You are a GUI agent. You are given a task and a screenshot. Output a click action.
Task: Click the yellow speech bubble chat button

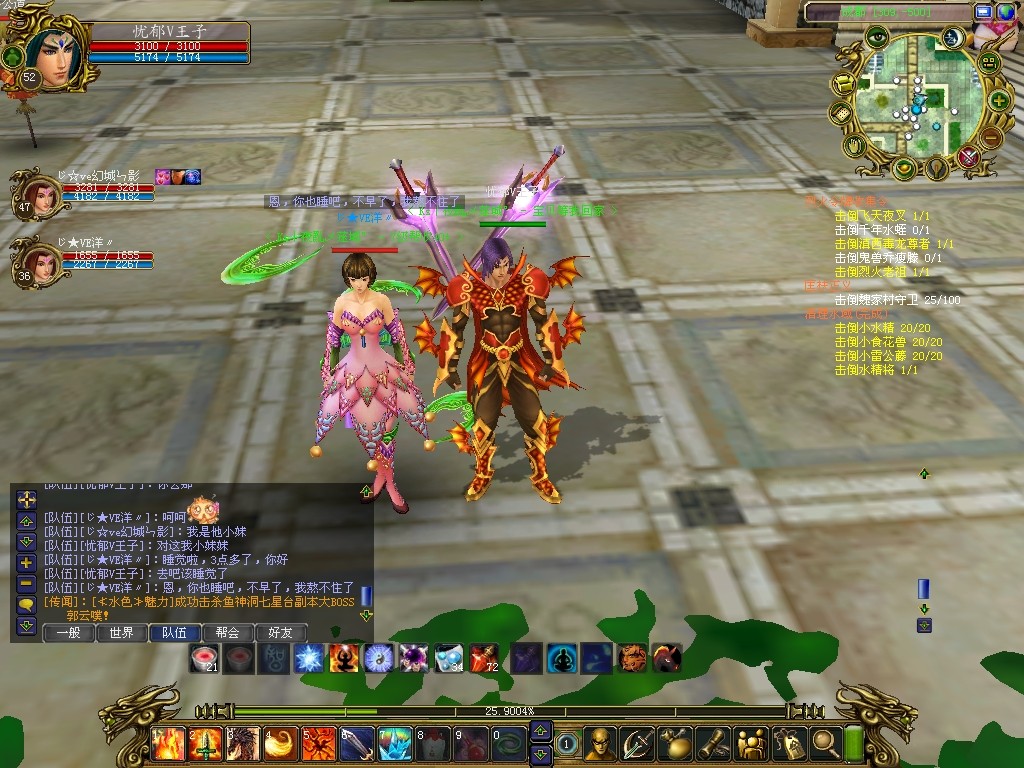(27, 604)
